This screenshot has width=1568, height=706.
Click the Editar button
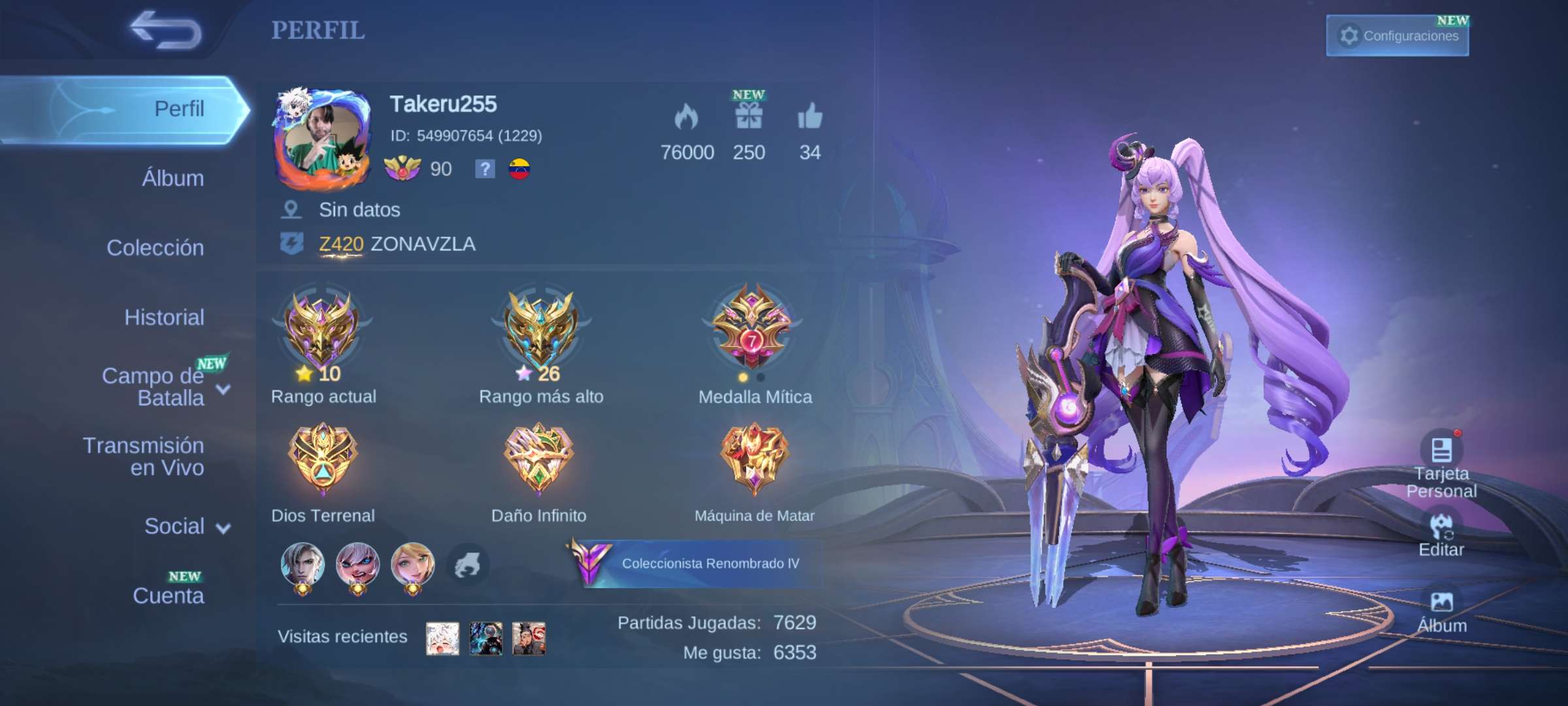(x=1441, y=536)
